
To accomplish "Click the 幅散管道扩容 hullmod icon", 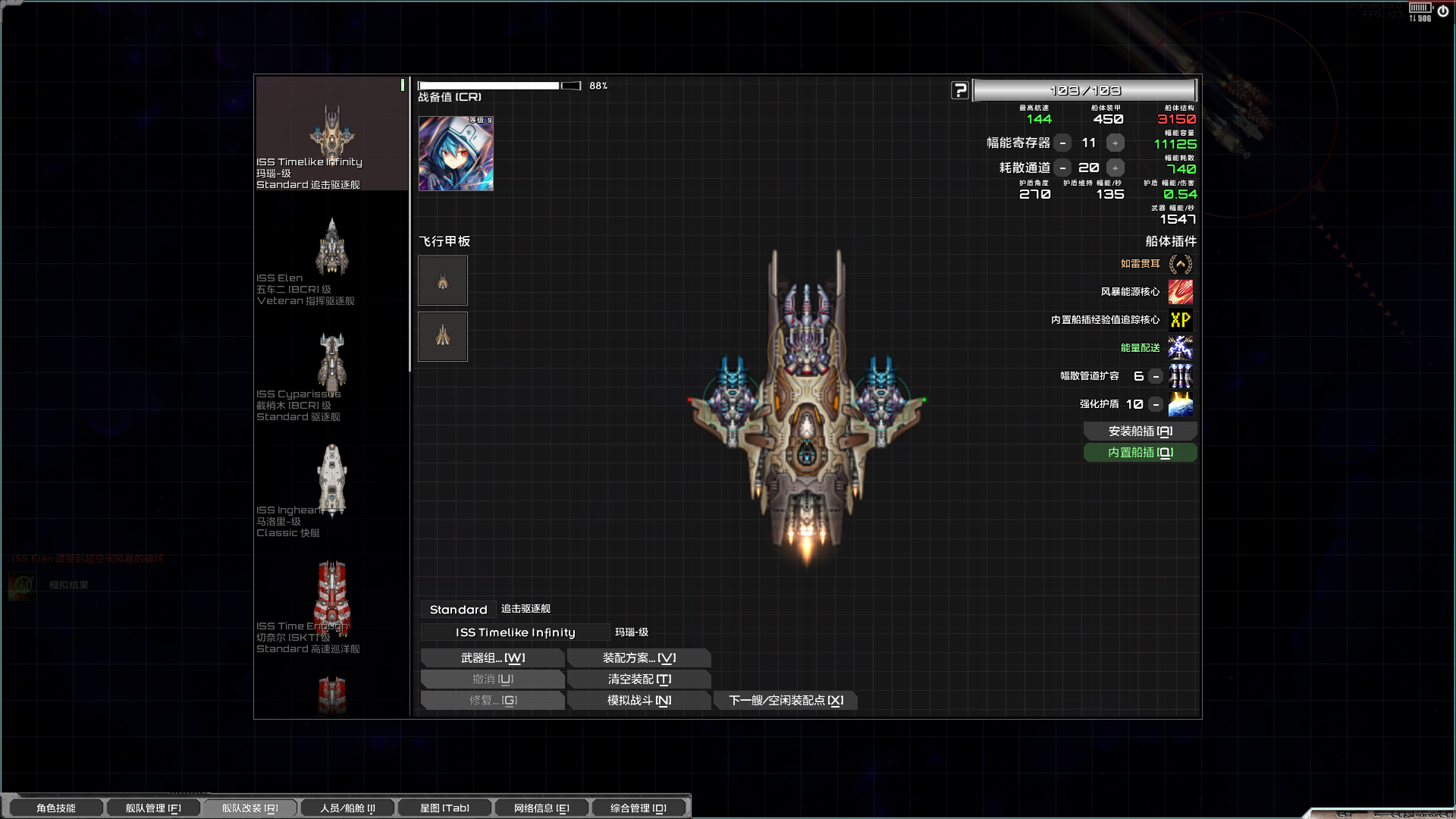I will (x=1181, y=376).
